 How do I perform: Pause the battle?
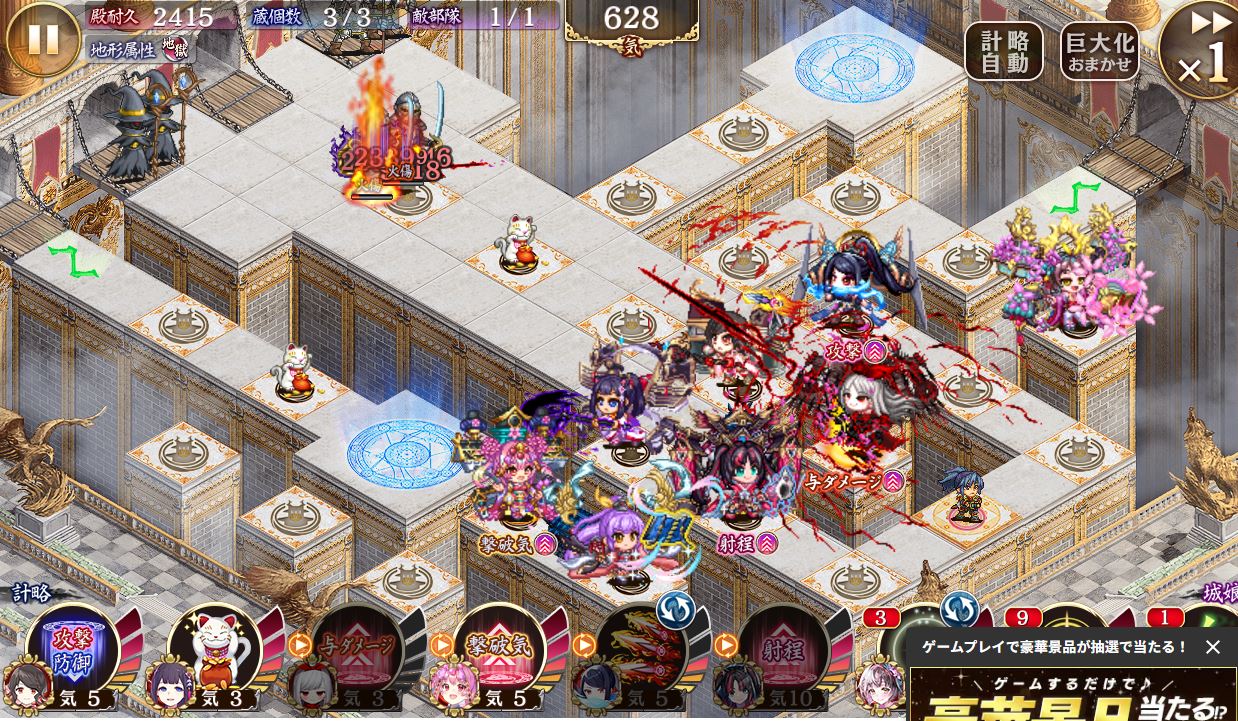[x=42, y=39]
